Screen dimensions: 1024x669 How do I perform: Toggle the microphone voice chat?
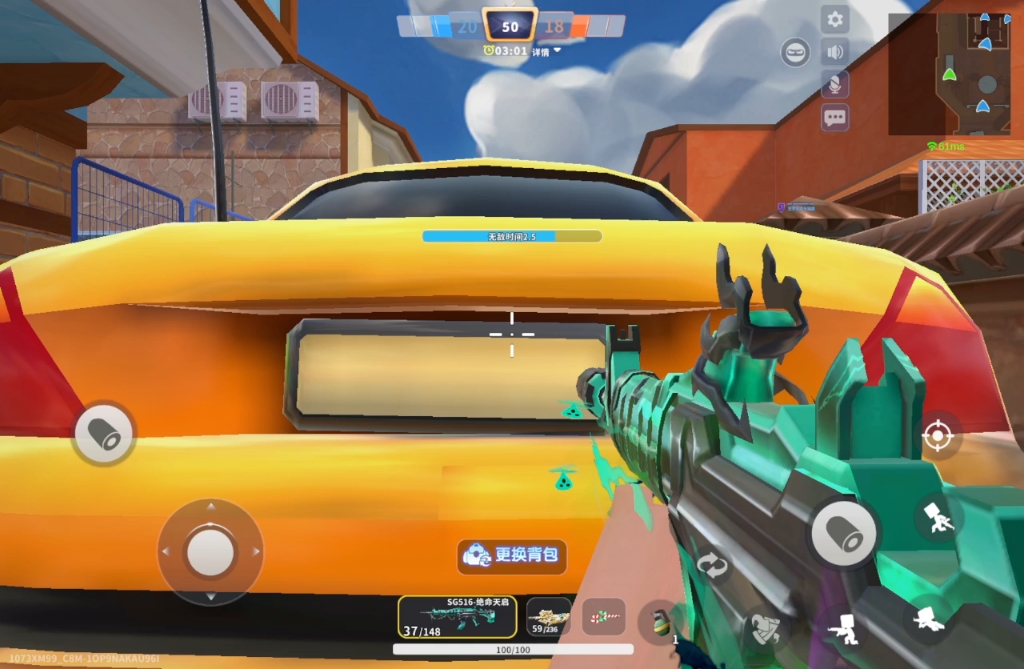coord(835,85)
